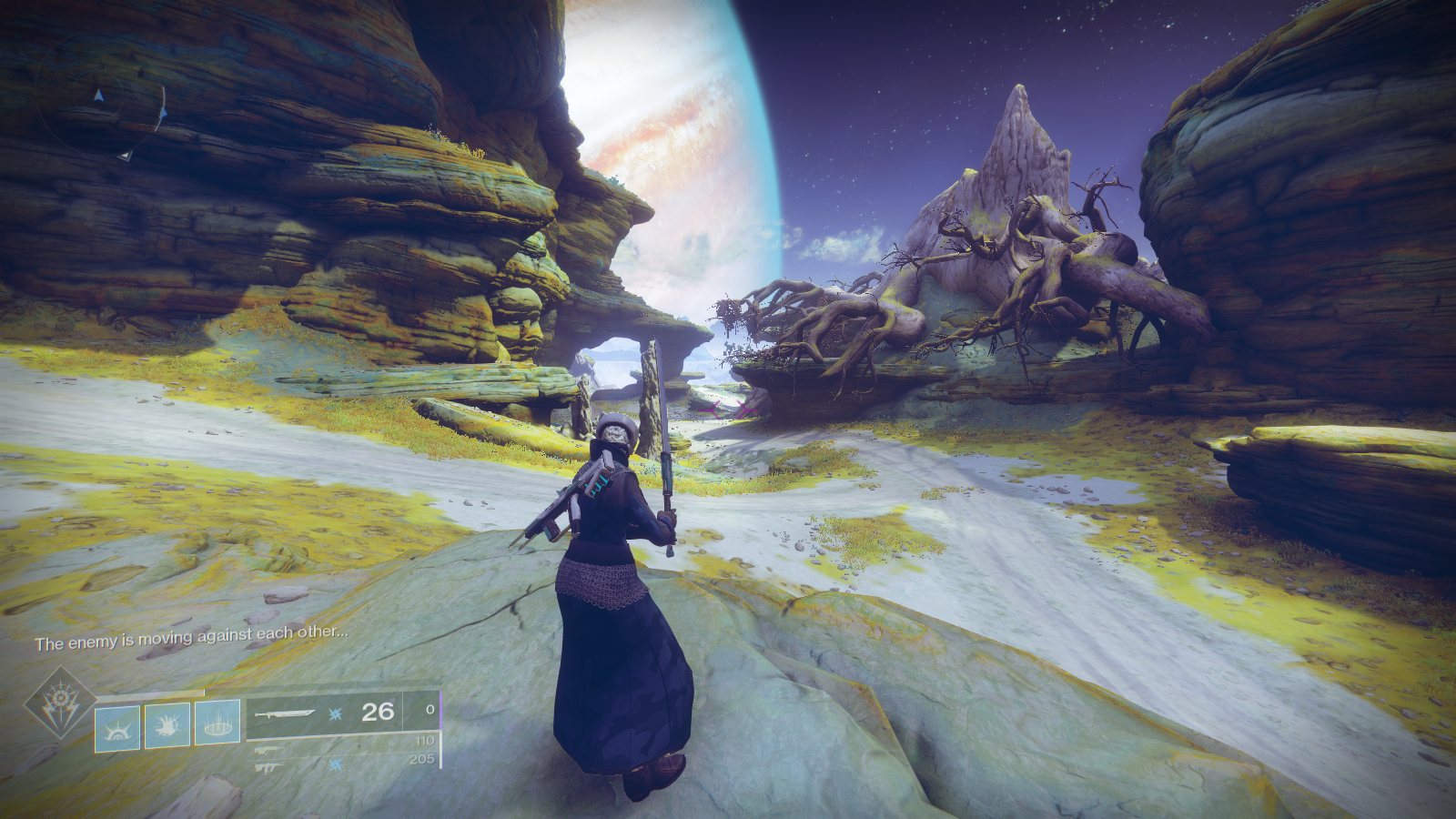Switch to the rifle with 110 ammo

tap(268, 750)
